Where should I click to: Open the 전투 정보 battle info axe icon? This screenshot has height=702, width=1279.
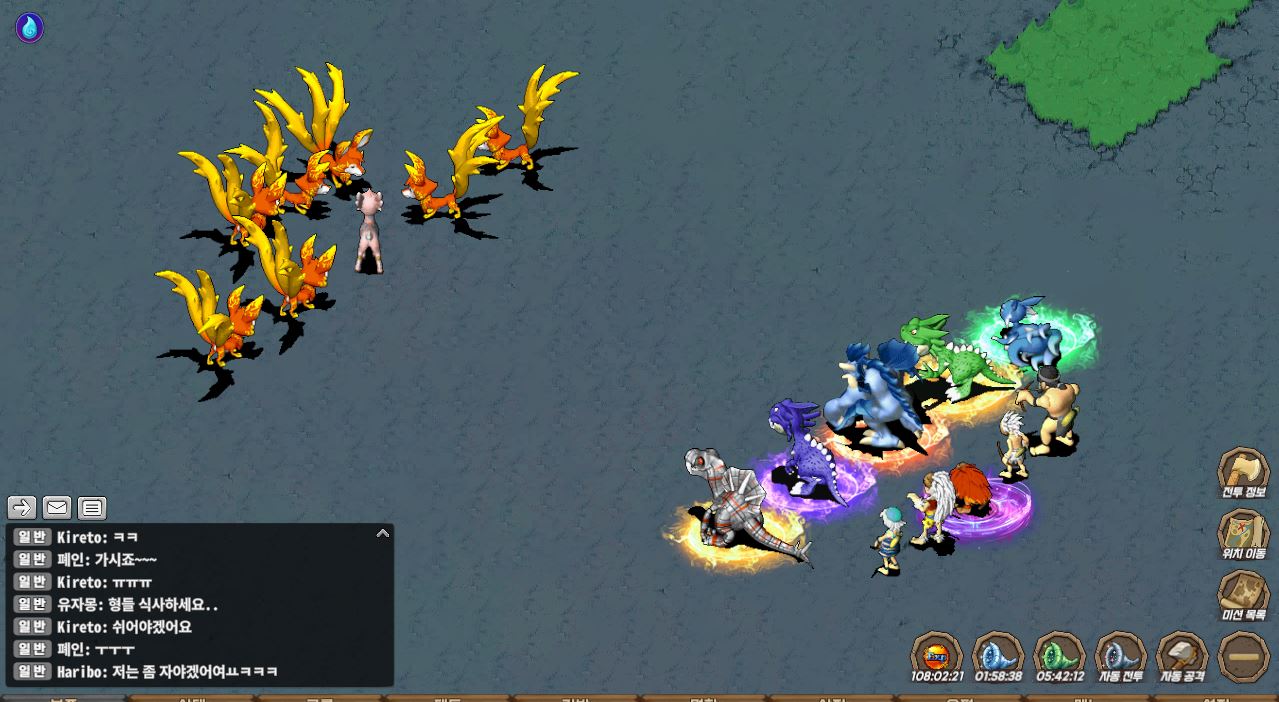(x=1242, y=472)
